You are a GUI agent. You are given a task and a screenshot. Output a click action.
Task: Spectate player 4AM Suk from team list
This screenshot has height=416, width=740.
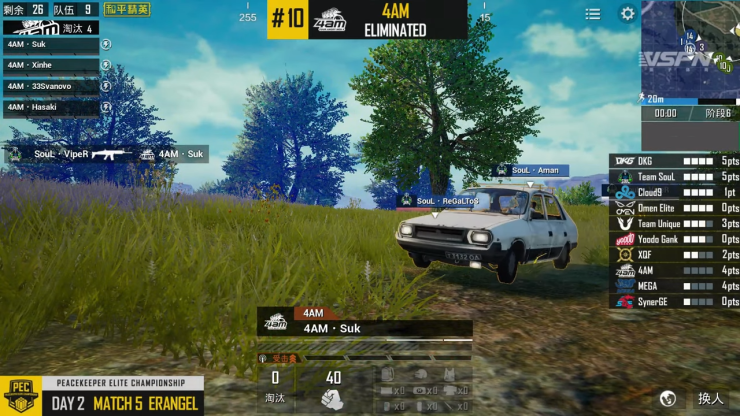(x=50, y=45)
